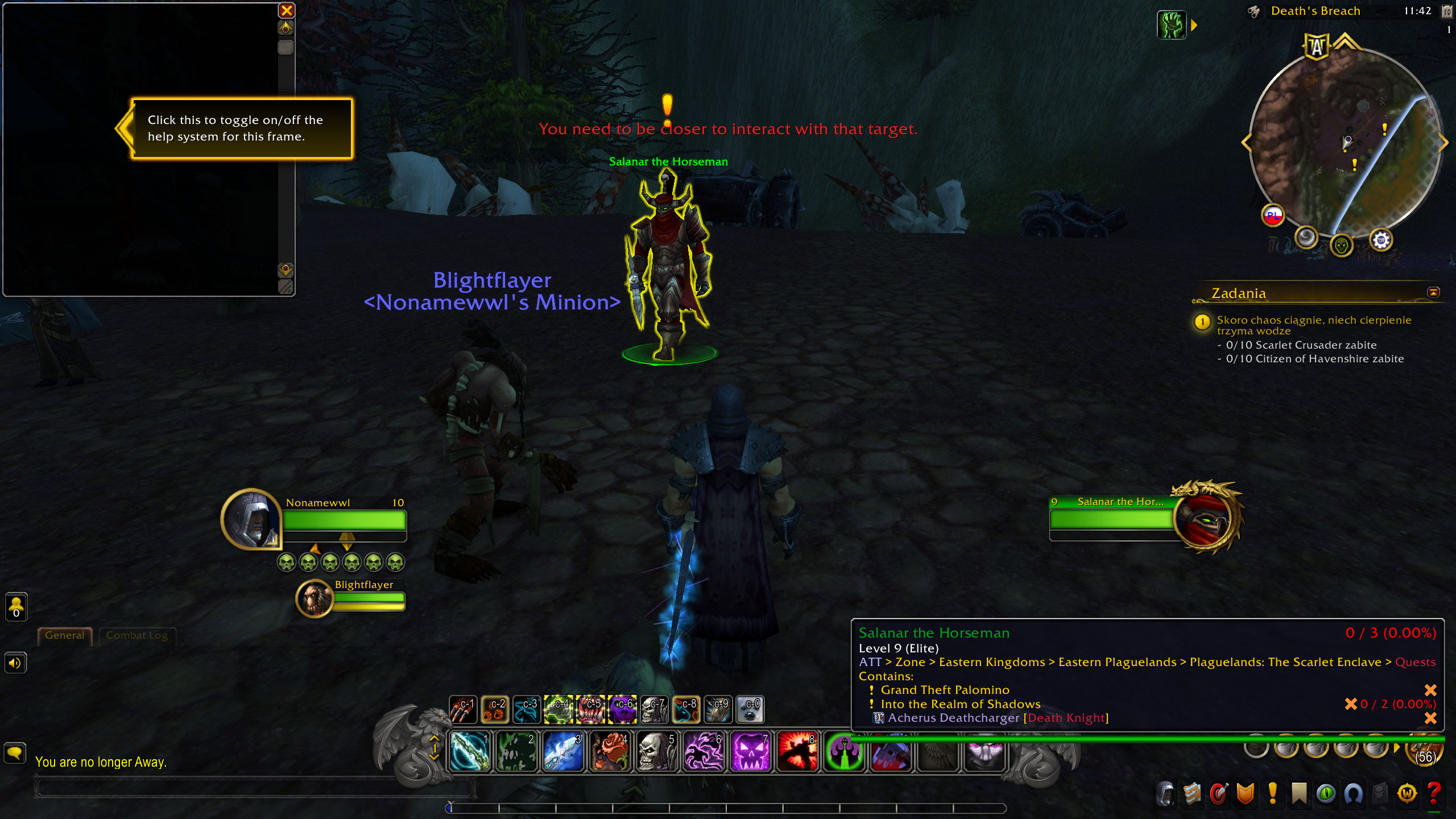Switch to the Combat Log tab
1456x819 pixels.
136,635
